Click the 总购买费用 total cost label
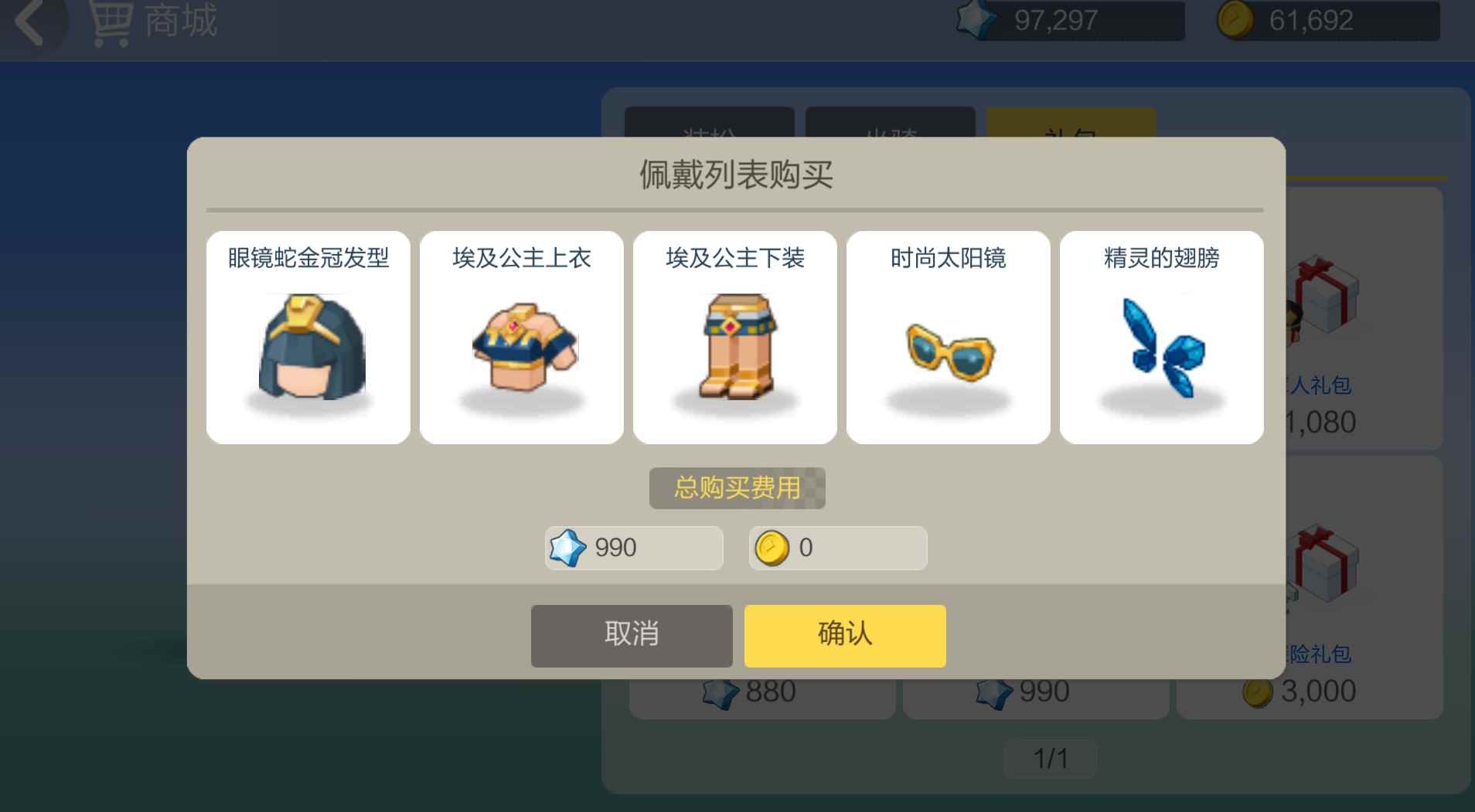Viewport: 1475px width, 812px height. (737, 488)
